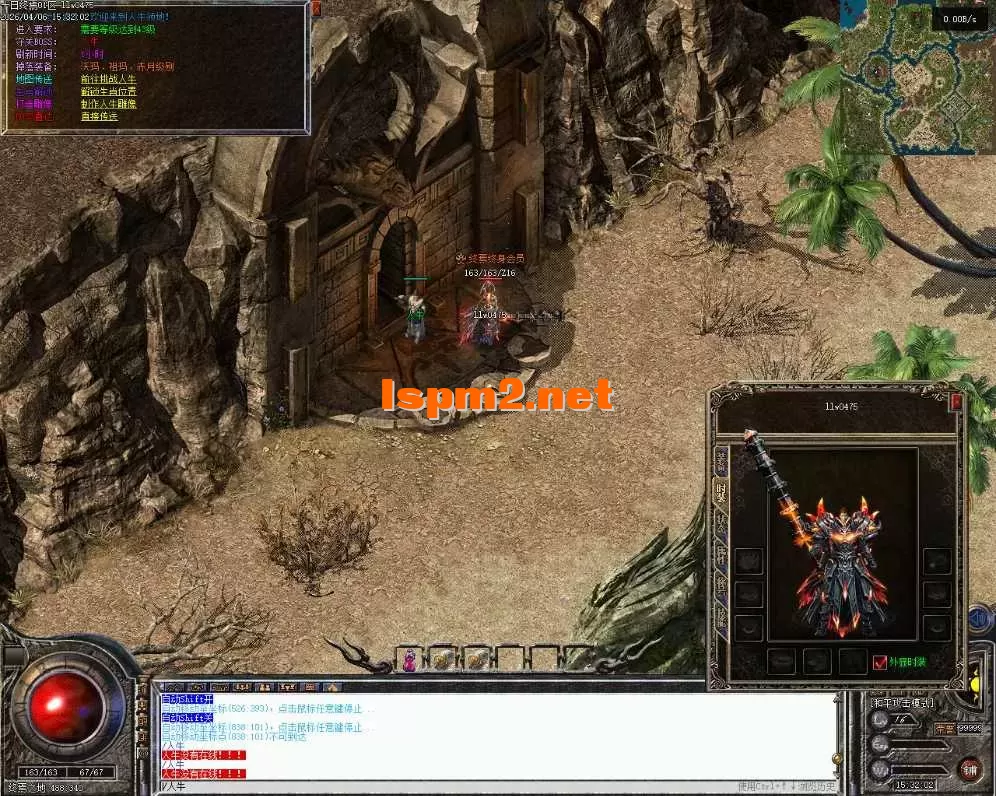Click the round red 辅 assist button
Image resolution: width=996 pixels, height=796 pixels.
969,769
